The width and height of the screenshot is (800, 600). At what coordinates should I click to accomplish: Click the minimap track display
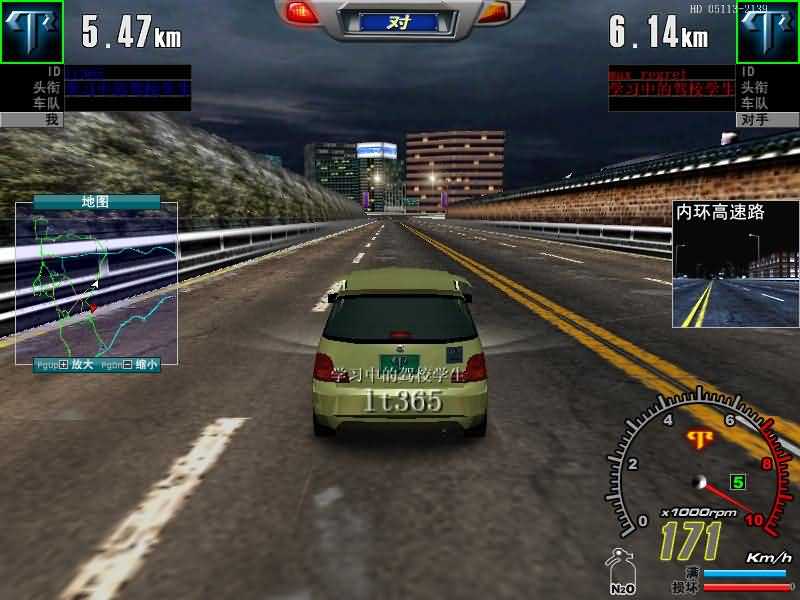[x=96, y=285]
